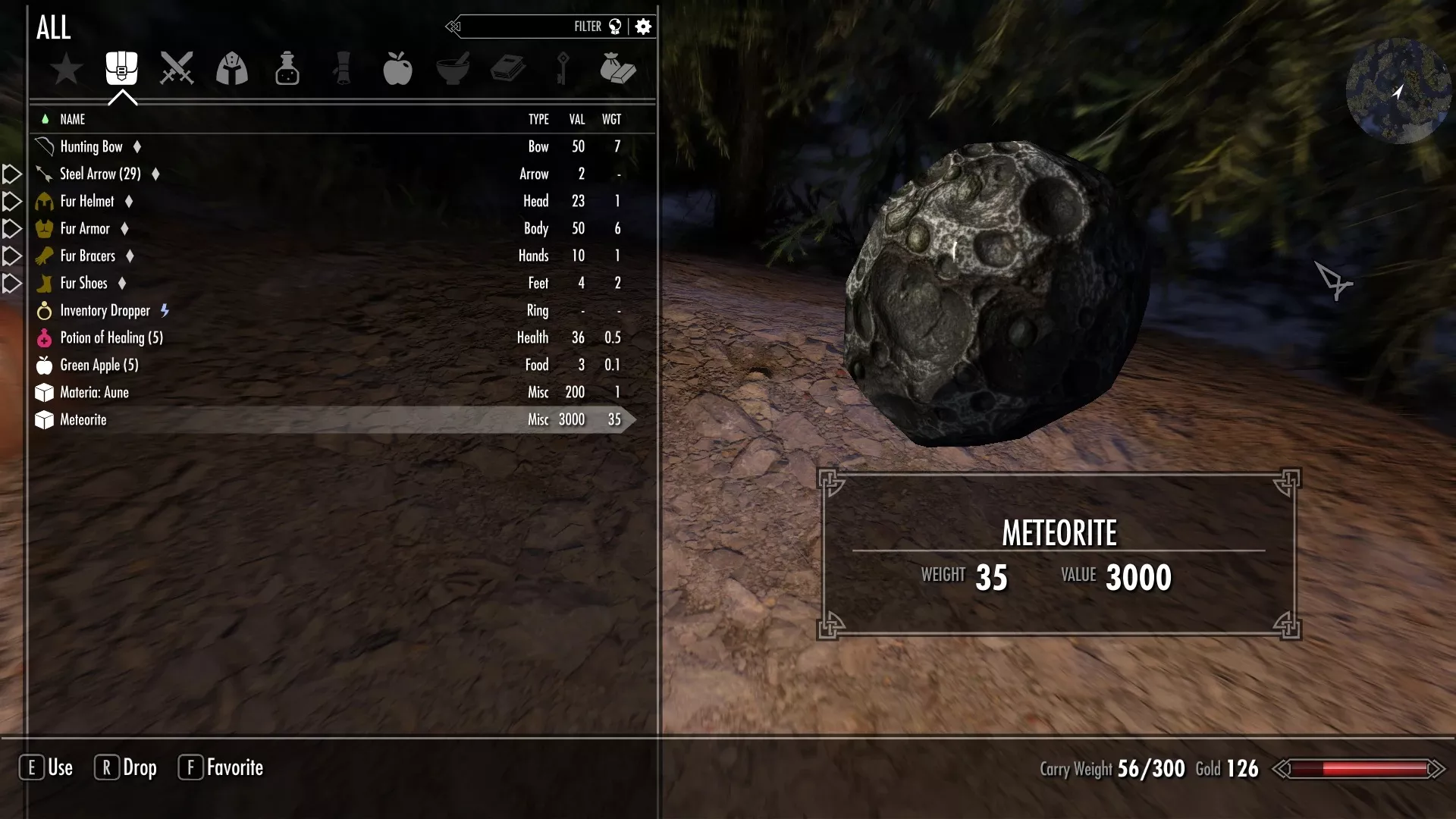Select the food apple icon
The height and width of the screenshot is (819, 1456).
coord(399,68)
